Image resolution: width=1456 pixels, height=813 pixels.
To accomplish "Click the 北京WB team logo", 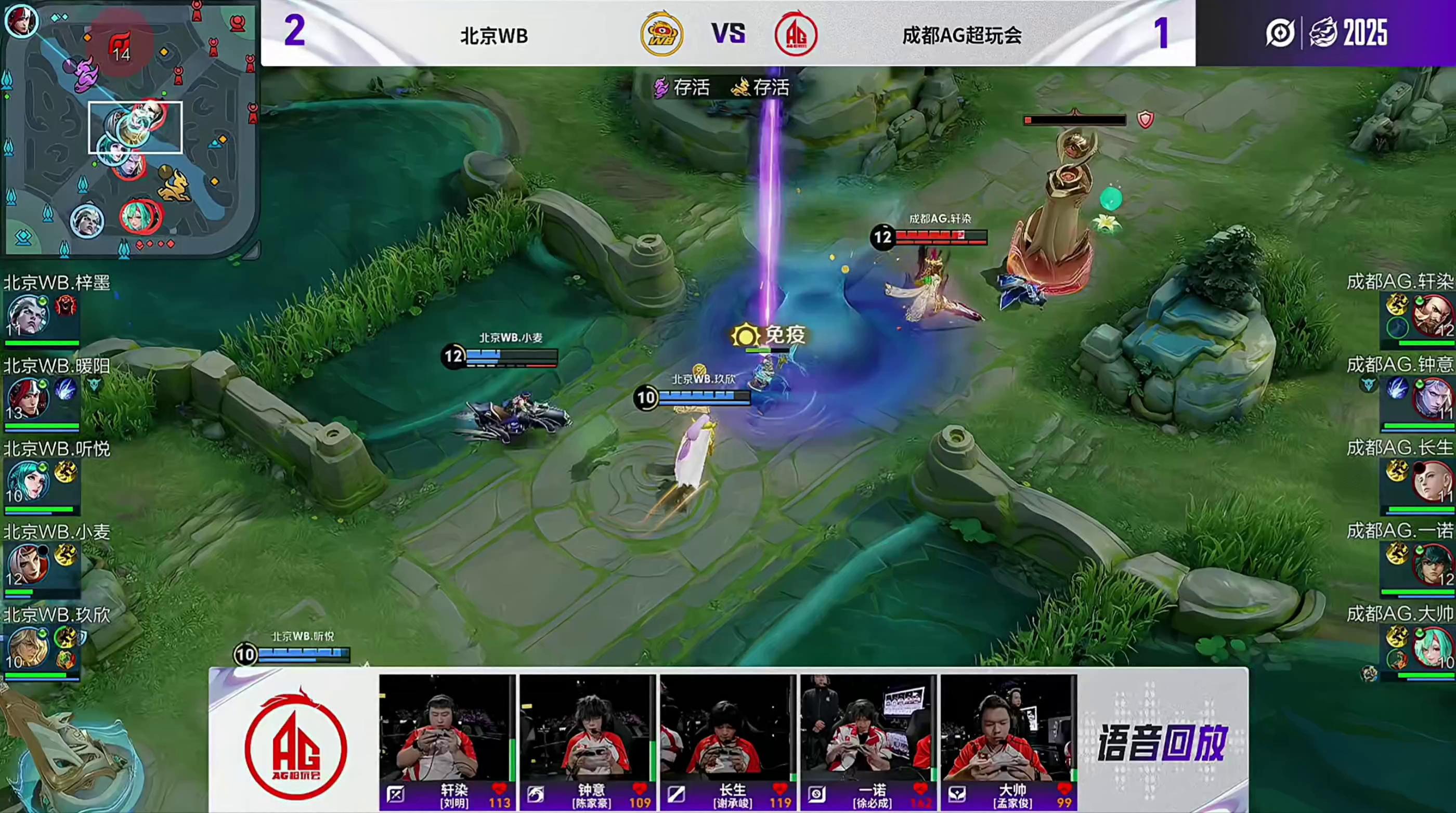I will click(661, 34).
